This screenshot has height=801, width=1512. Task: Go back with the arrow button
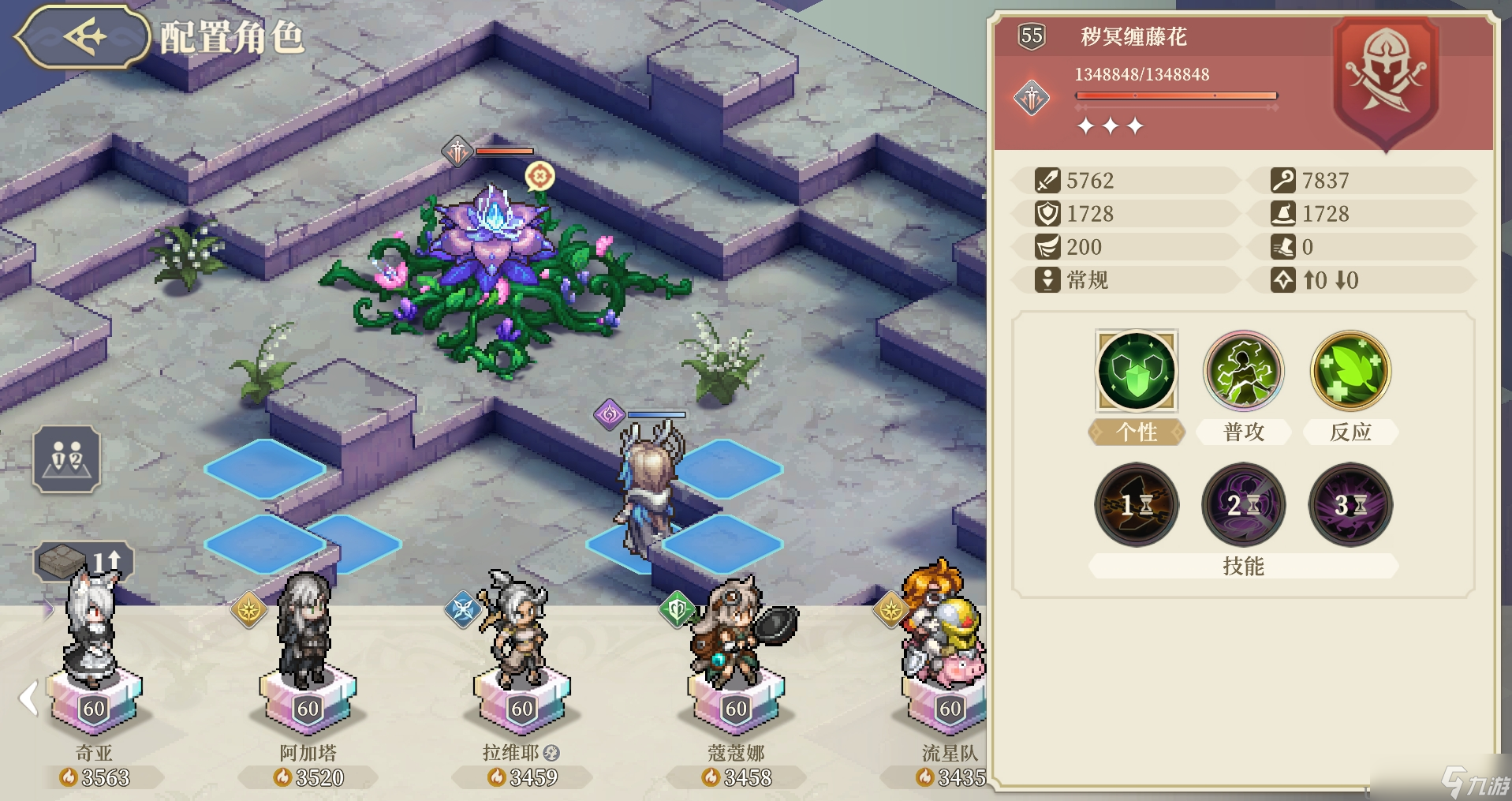[83, 36]
